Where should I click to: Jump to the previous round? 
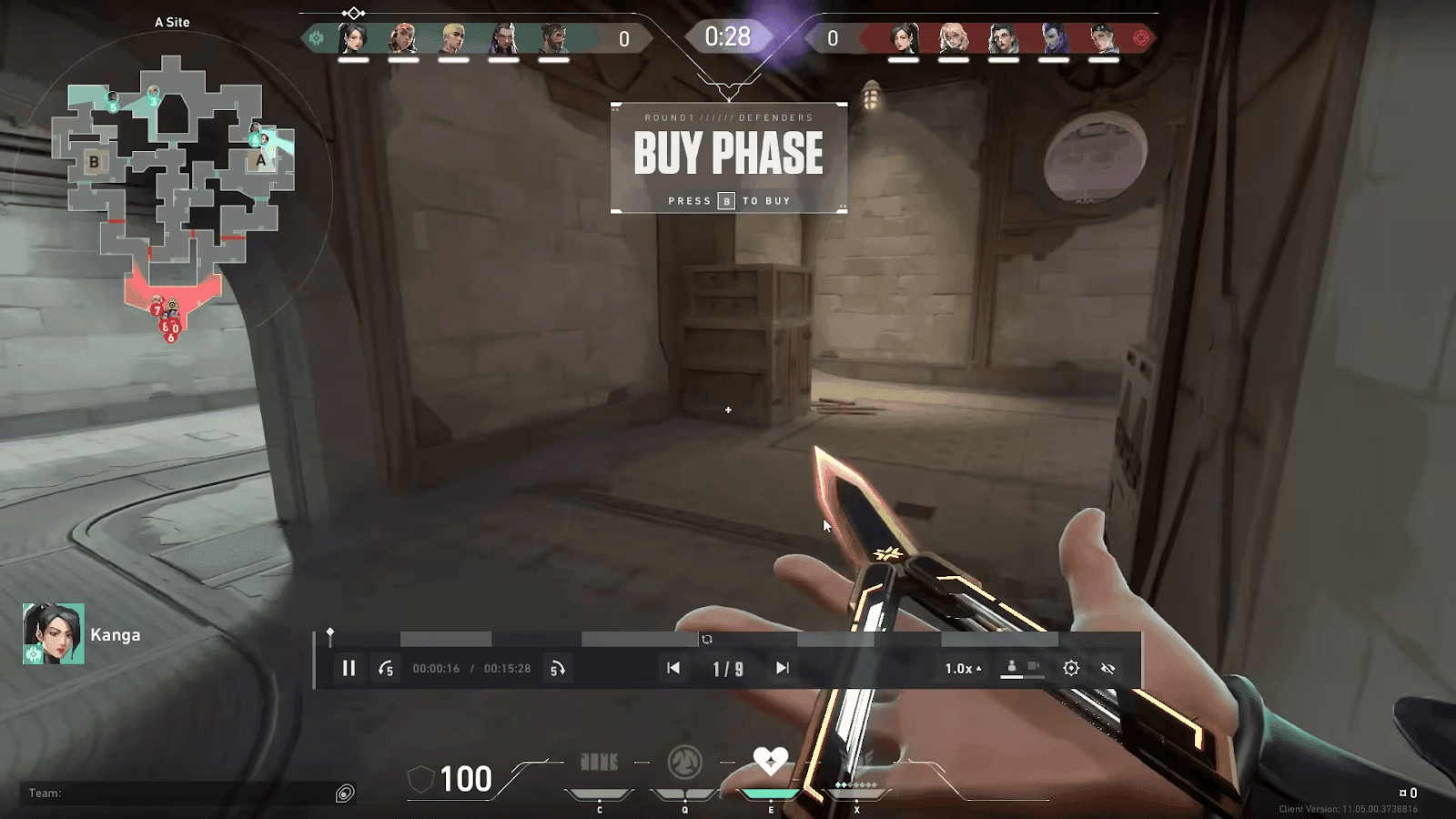coord(673,668)
